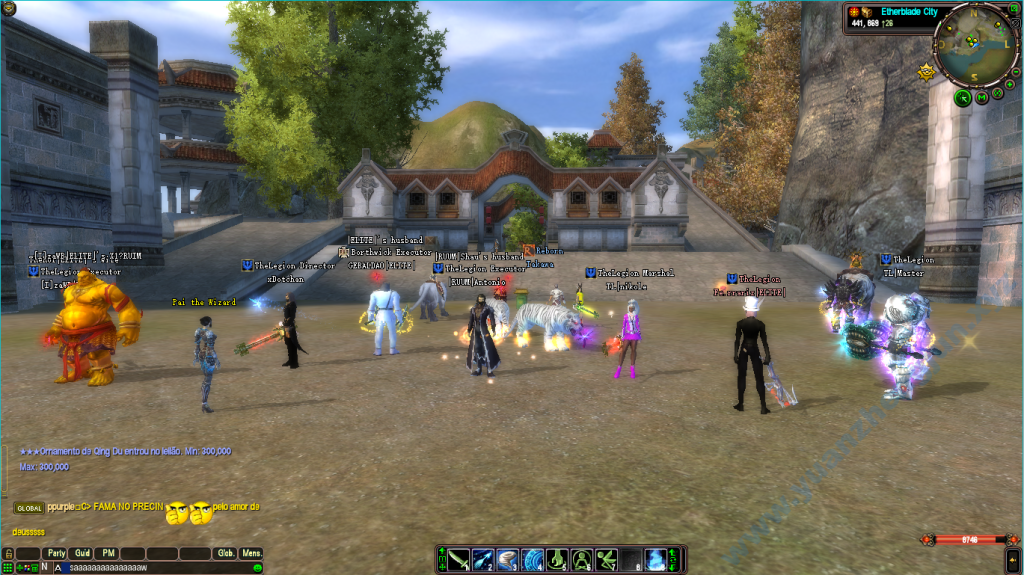This screenshot has height=575, width=1024.
Task: Activate the sword attack skill
Action: [x=458, y=559]
